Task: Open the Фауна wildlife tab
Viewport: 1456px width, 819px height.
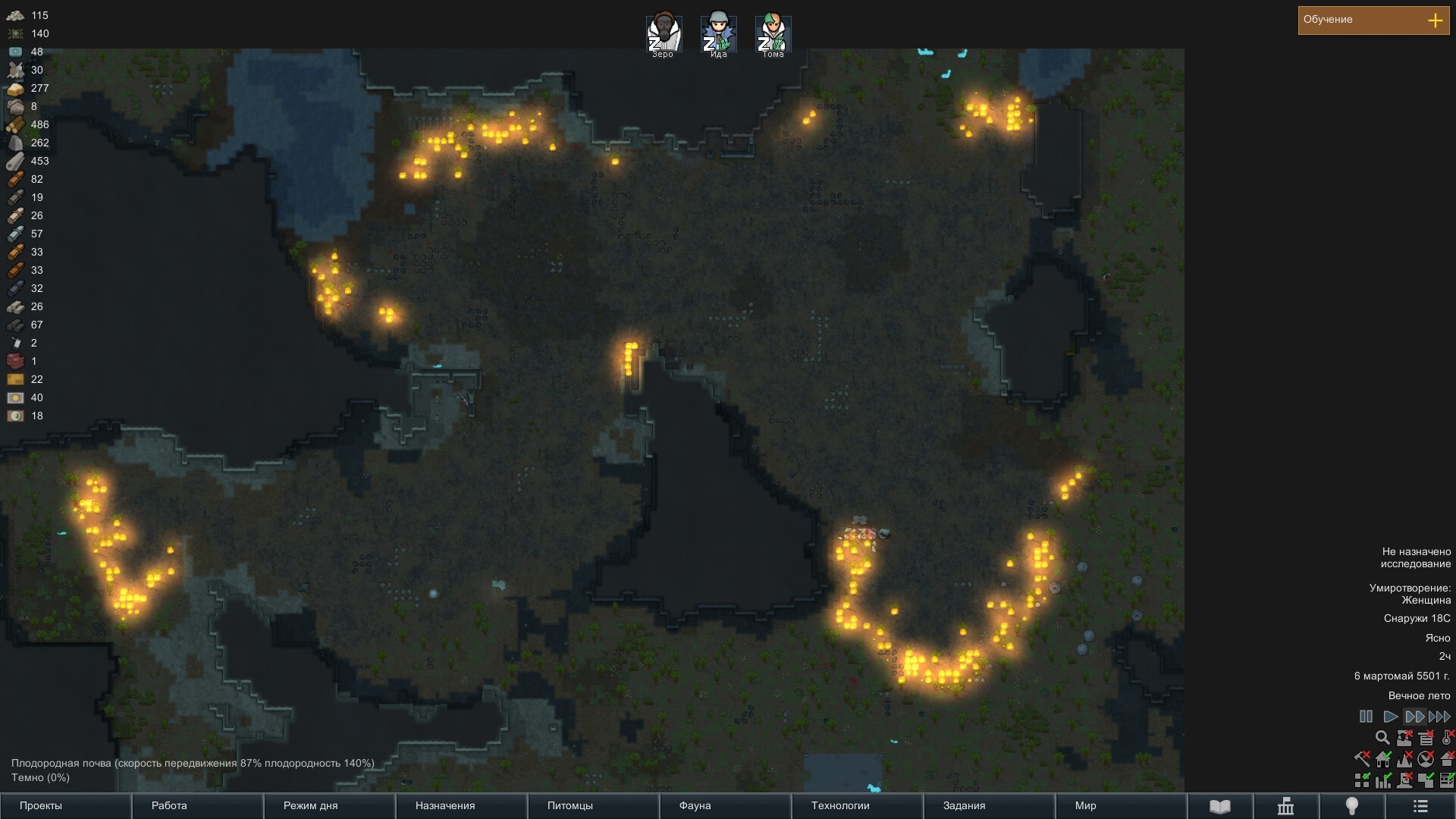Action: pos(725,806)
